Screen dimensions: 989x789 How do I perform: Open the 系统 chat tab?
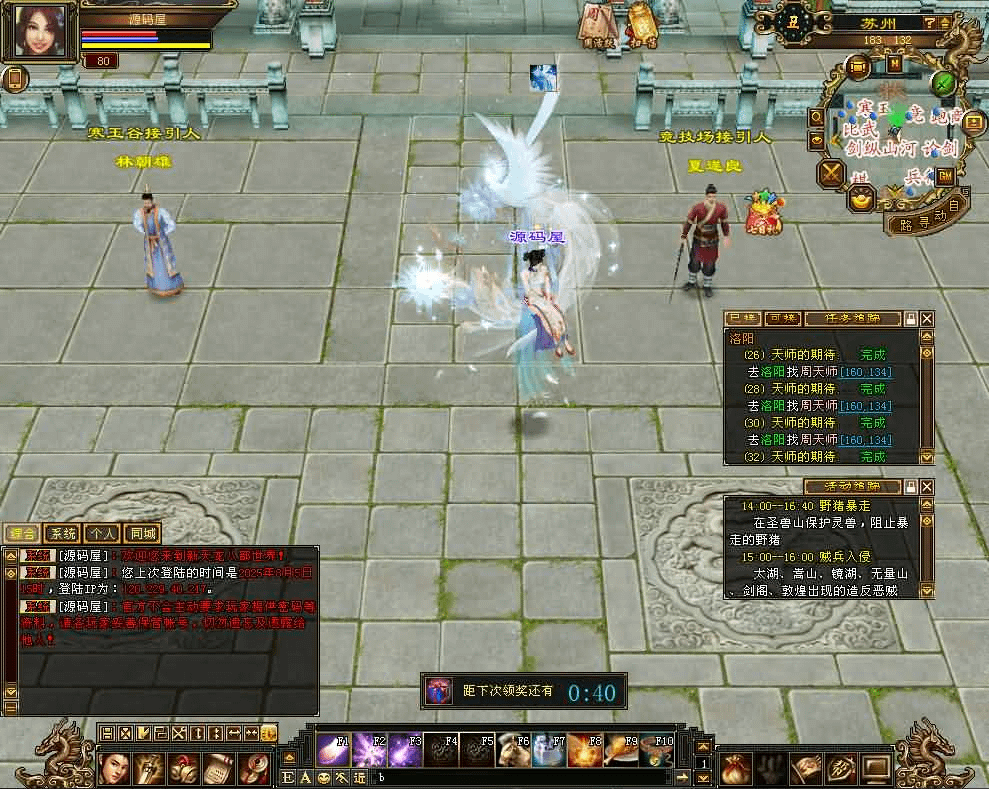pyautogui.click(x=63, y=534)
